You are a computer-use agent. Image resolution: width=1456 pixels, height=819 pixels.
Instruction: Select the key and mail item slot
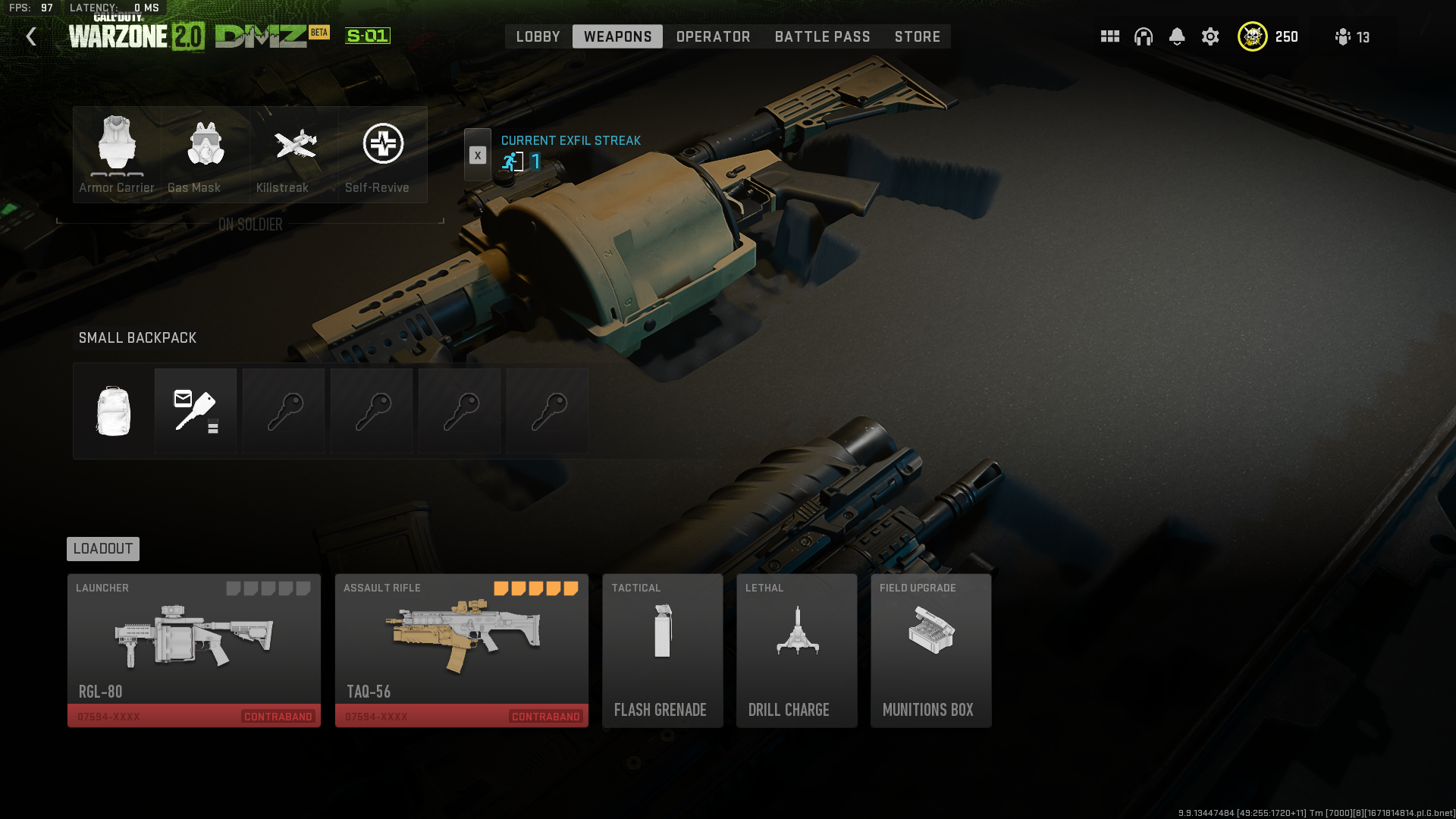(195, 410)
